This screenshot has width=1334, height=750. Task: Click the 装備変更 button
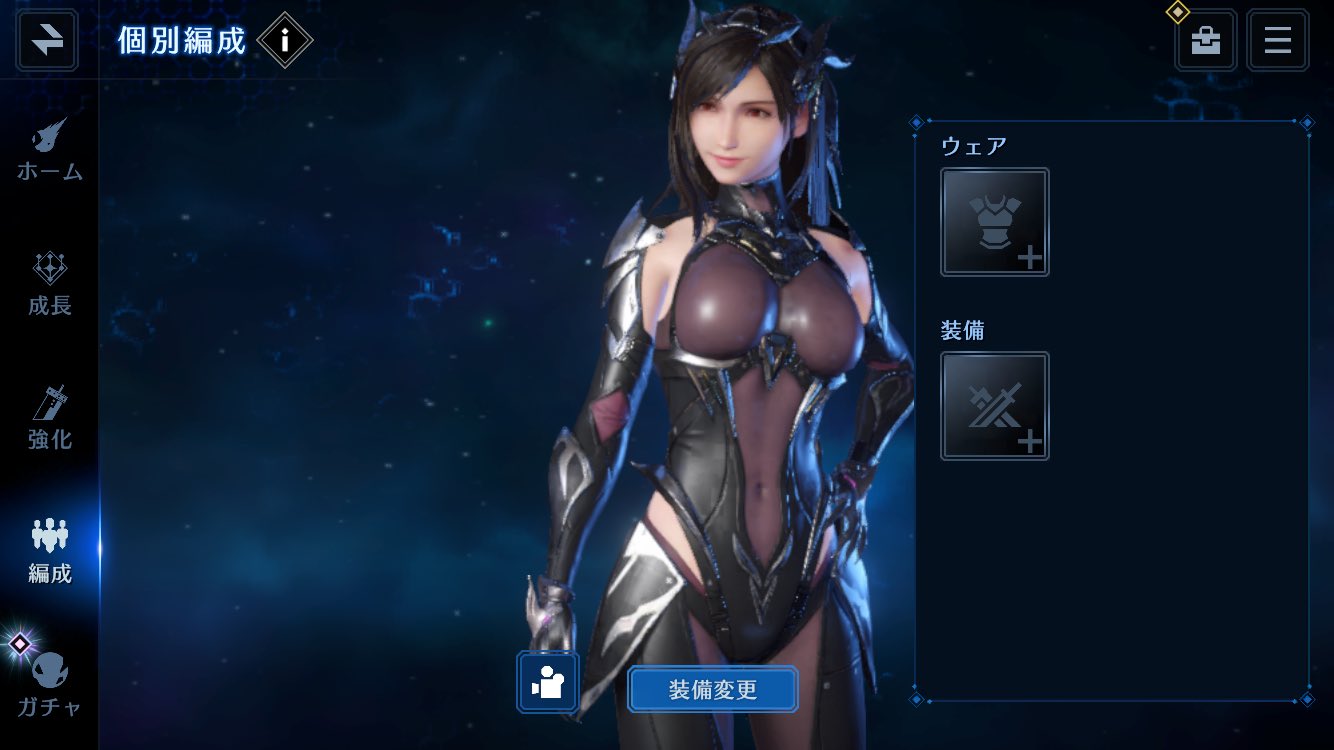point(712,689)
